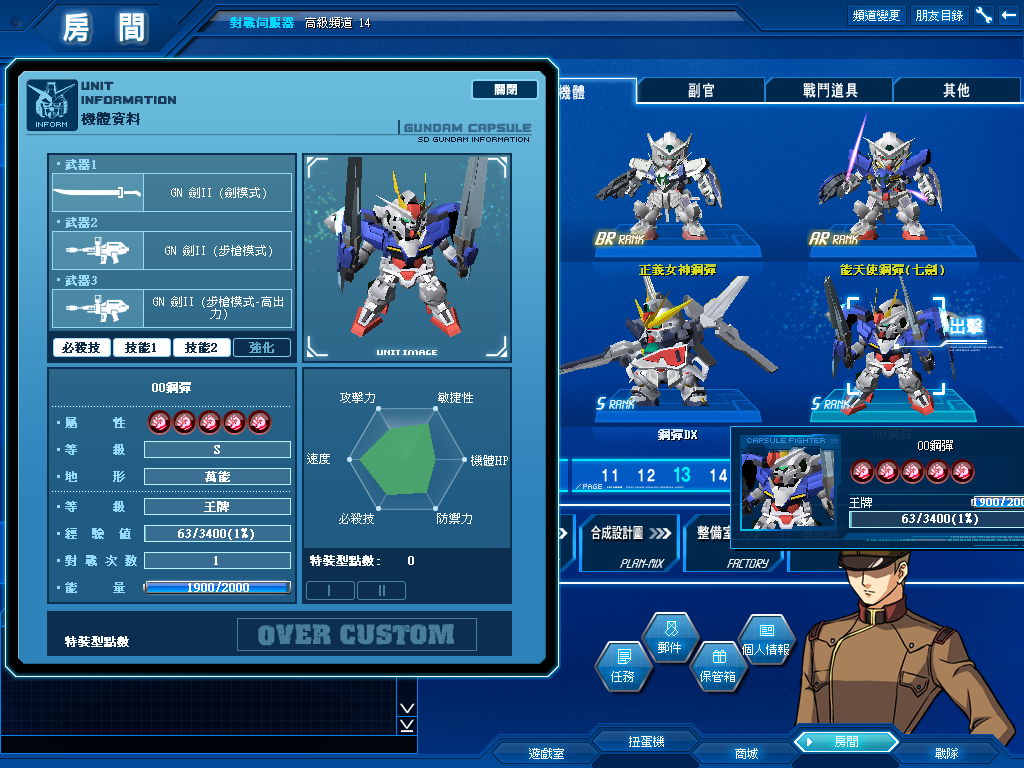Show the 必殺技 special move info
1024x768 pixels.
[x=81, y=348]
